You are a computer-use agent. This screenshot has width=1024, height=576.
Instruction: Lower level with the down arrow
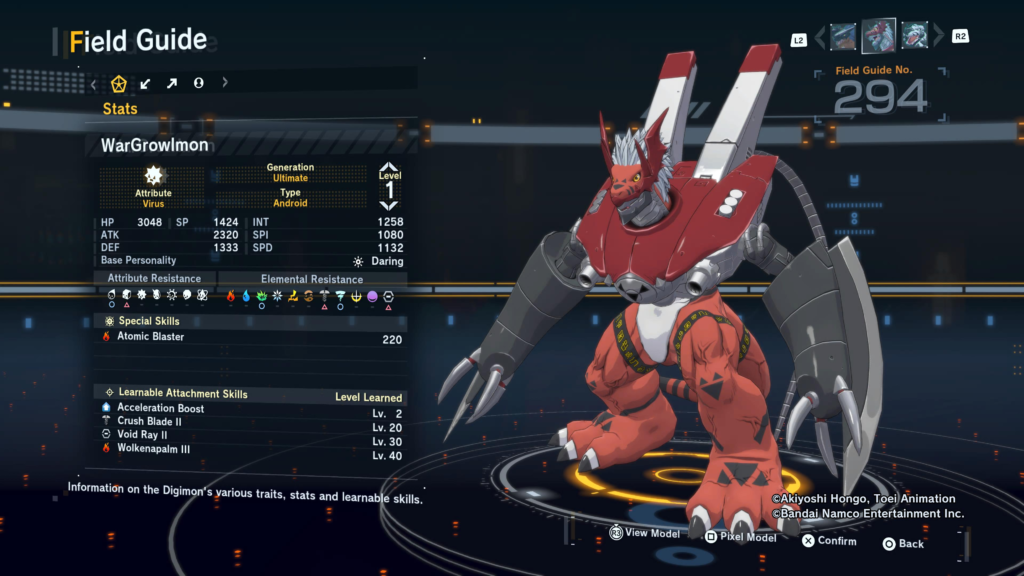click(x=389, y=205)
